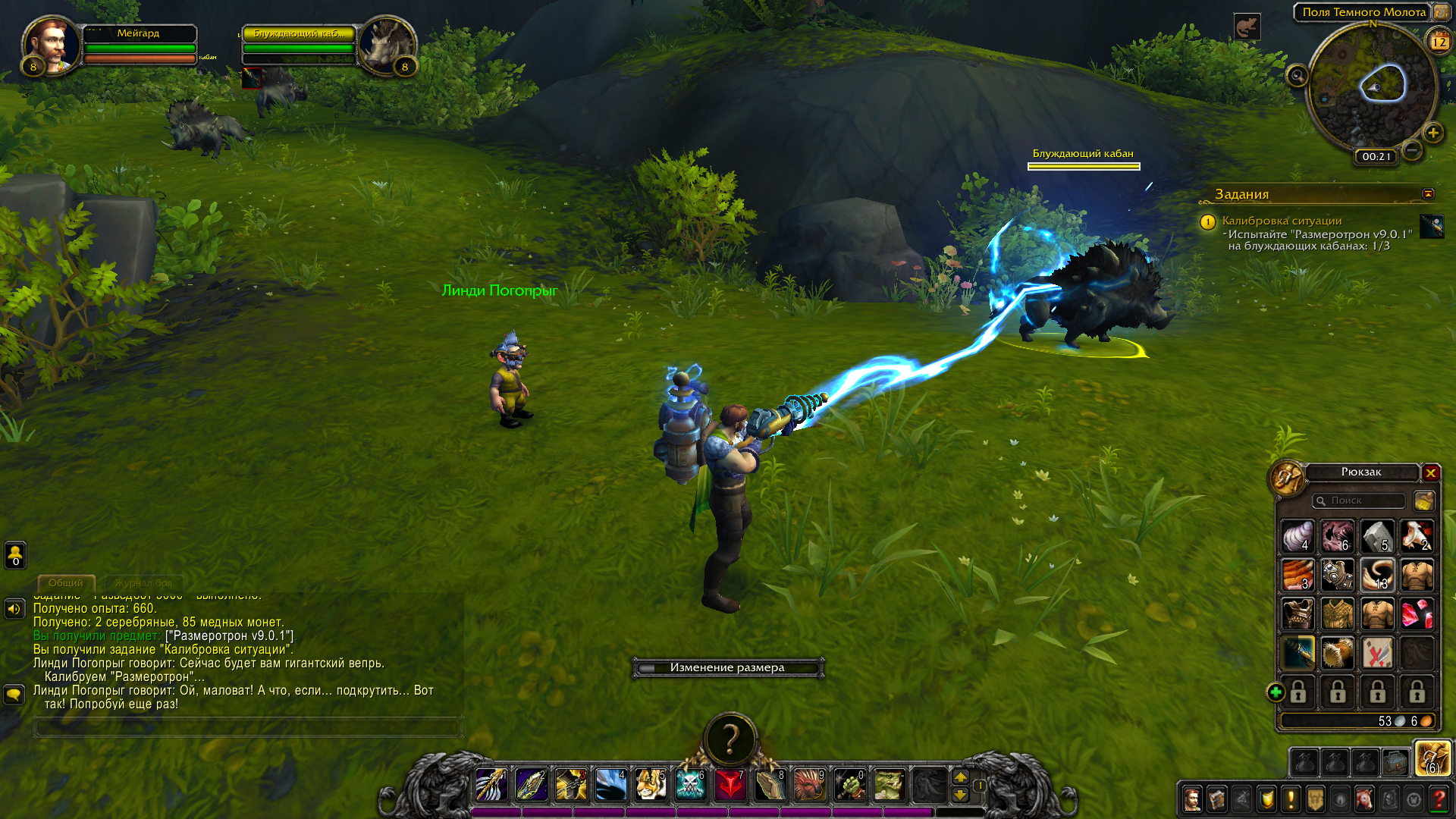Screen dimensions: 1456x819
Task: Close the Рюкзак bag window
Action: 1431,473
